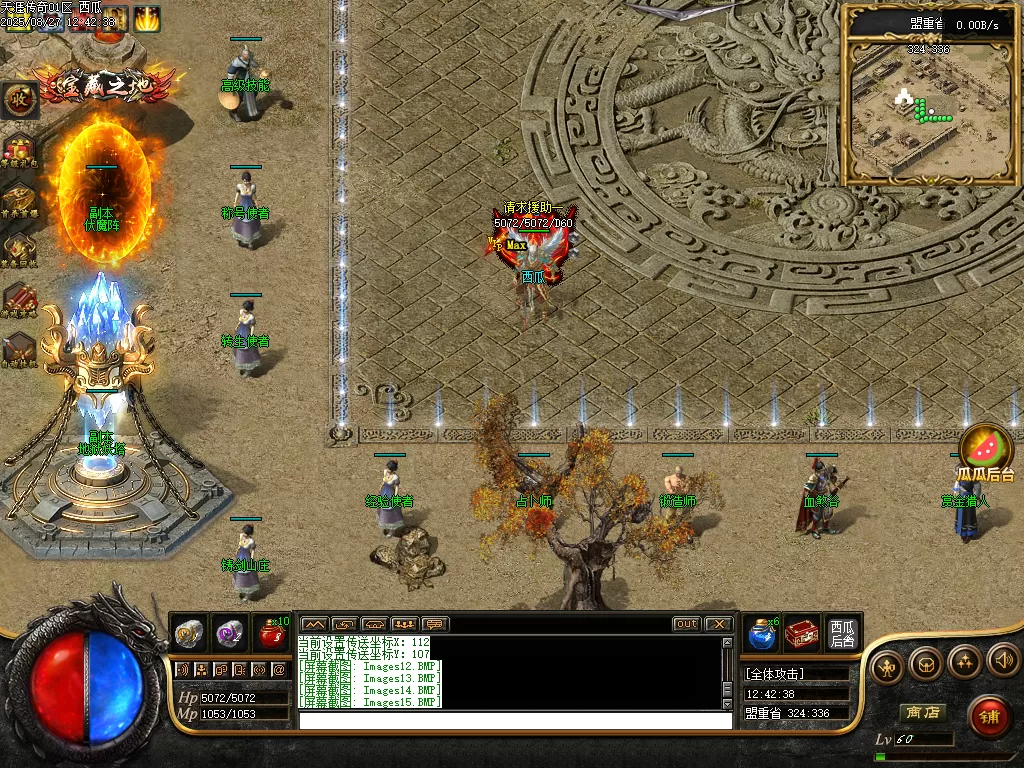Open the 商店 shop button
The image size is (1024, 768).
[922, 712]
